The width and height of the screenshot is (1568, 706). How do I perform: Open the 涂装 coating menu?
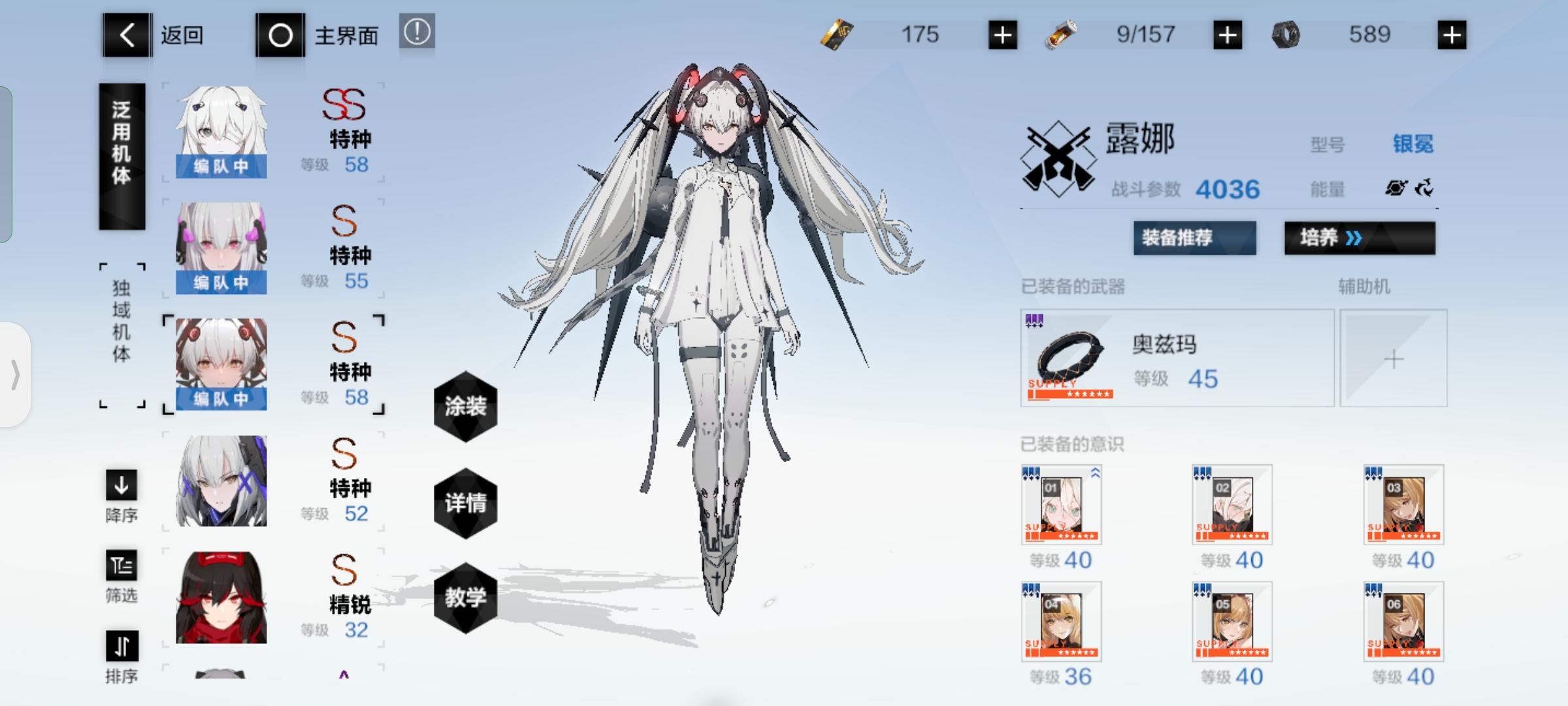[465, 407]
